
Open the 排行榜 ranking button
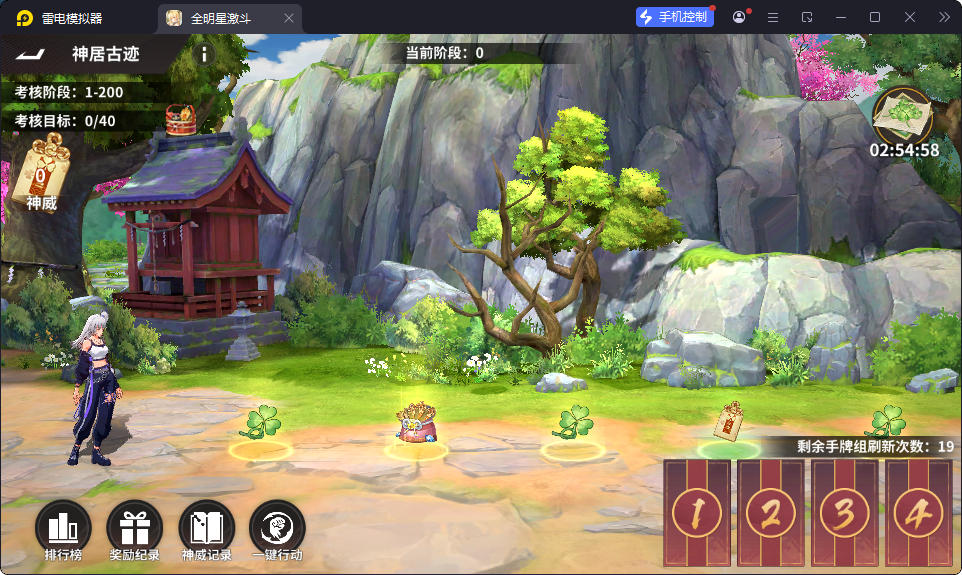point(62,527)
